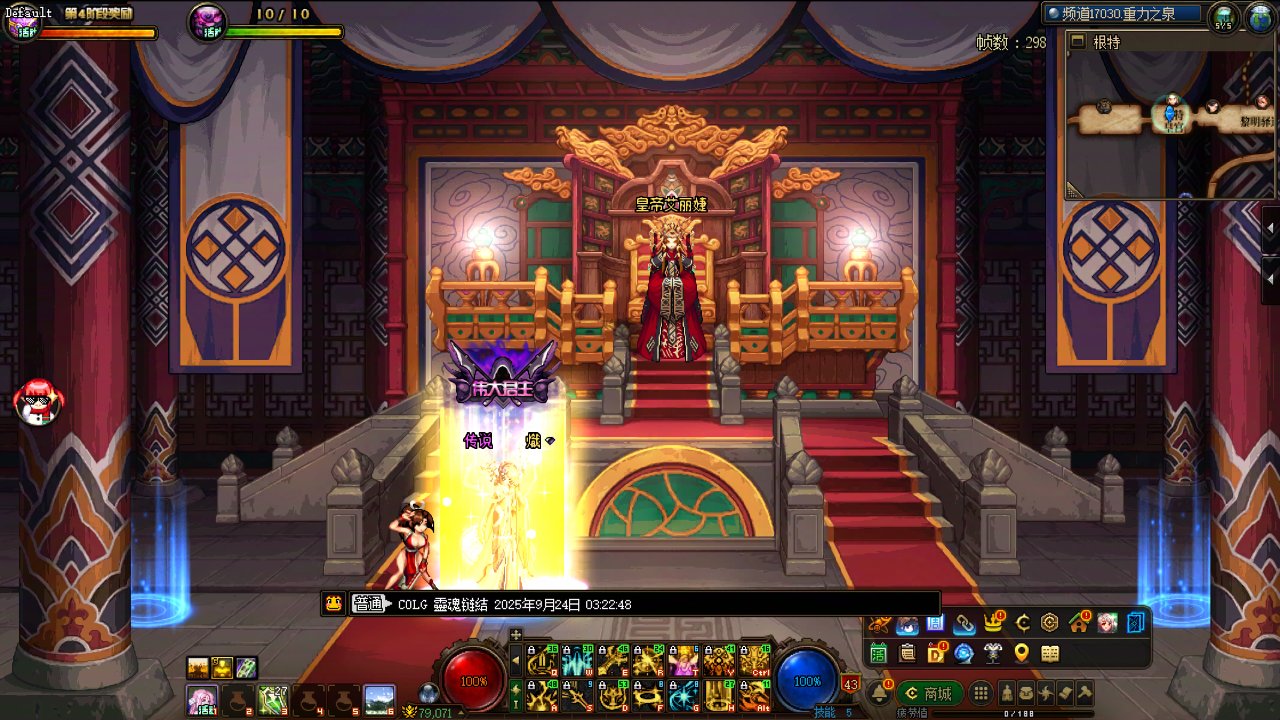Open the pink-haired character portrait quick slot
This screenshot has height=720, width=1280.
[202, 698]
